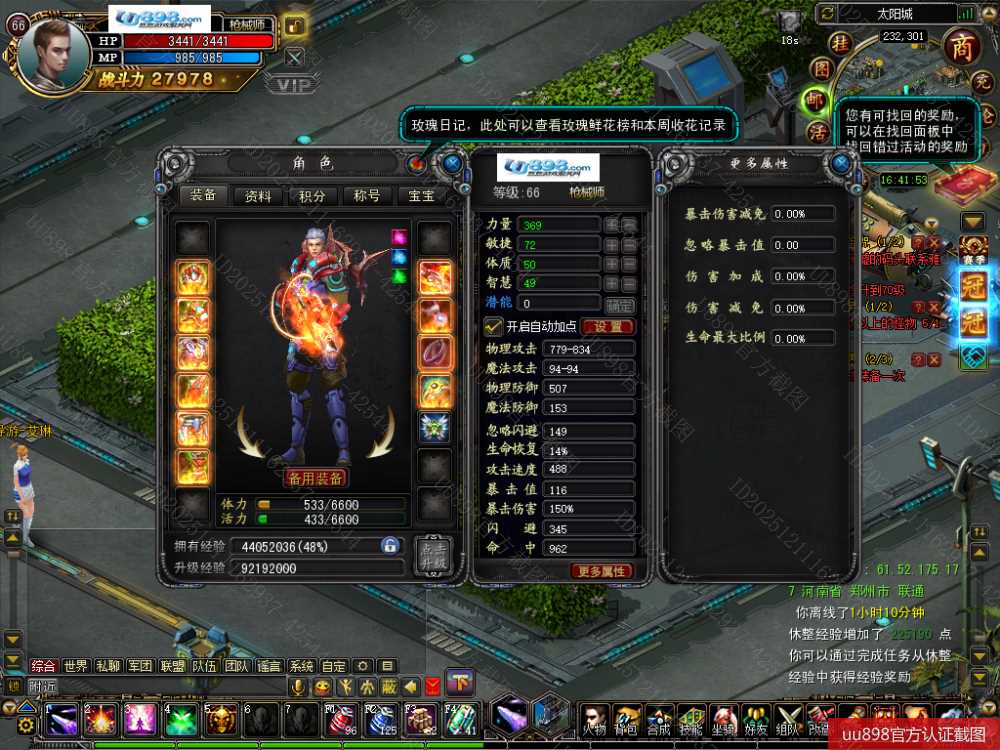Open the 商 shop button
This screenshot has height=750, width=1000.
(961, 47)
